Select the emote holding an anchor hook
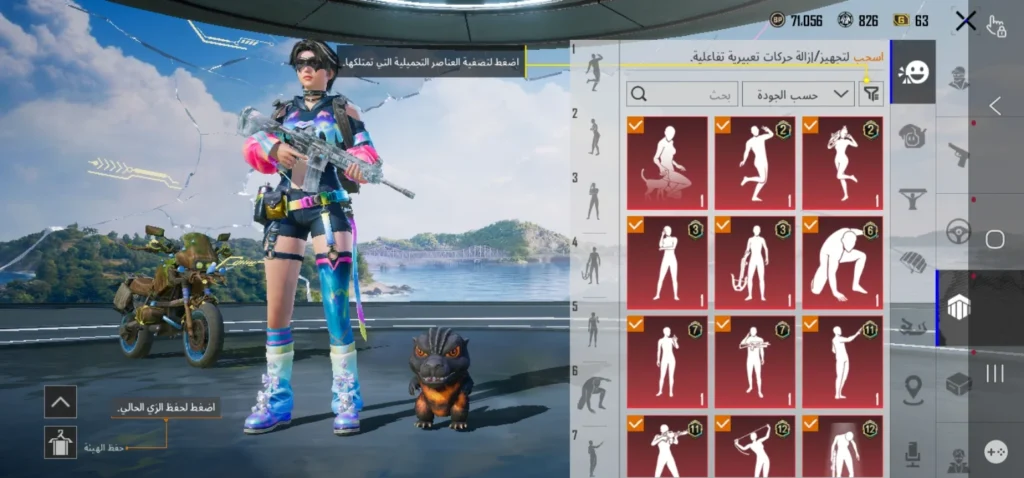The width and height of the screenshot is (1024, 478). click(x=754, y=262)
